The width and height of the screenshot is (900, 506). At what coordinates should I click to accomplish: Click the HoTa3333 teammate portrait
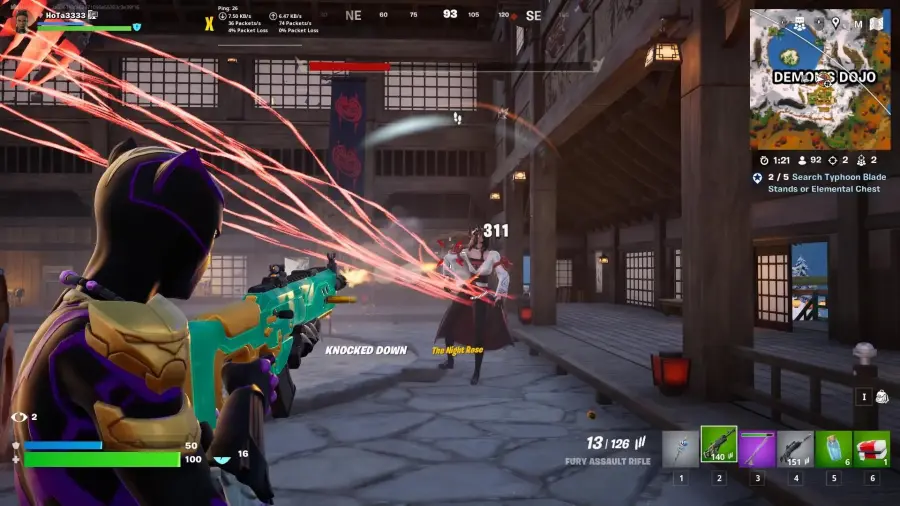pos(20,18)
